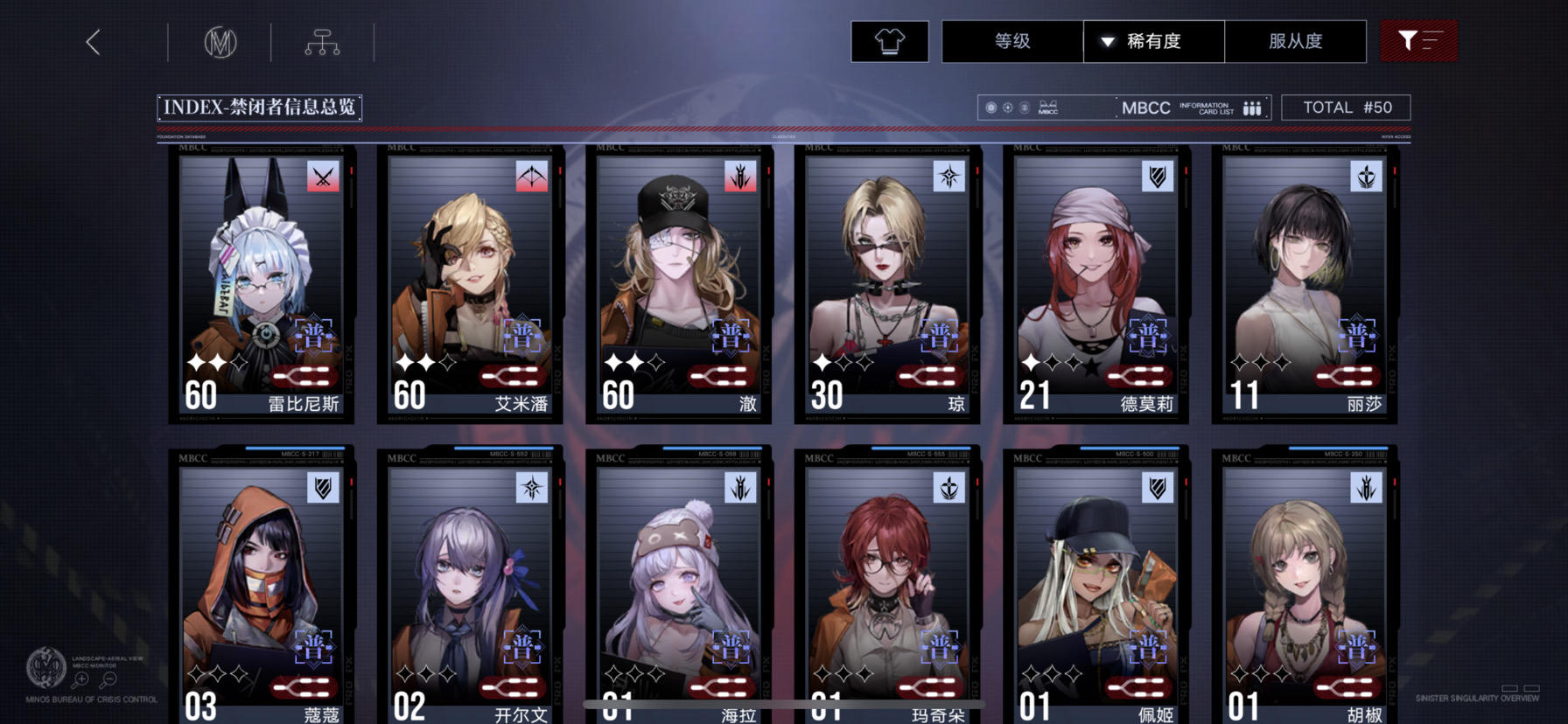This screenshot has width=1568, height=724.
Task: Click the information card list icon beside MBCC
Action: (x=1251, y=107)
